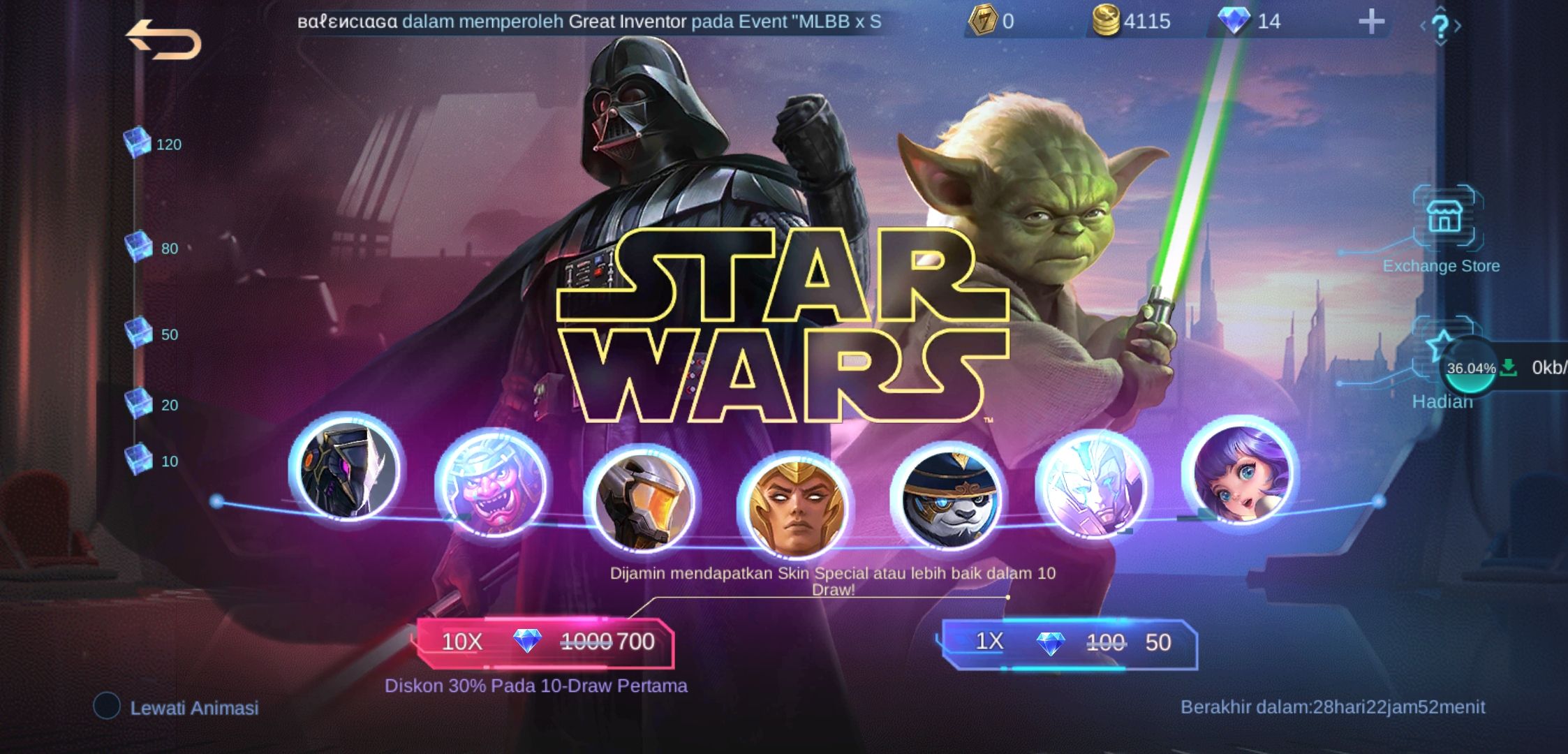Preview the golden crowned warrior skin
1568x754 pixels.
pos(794,507)
